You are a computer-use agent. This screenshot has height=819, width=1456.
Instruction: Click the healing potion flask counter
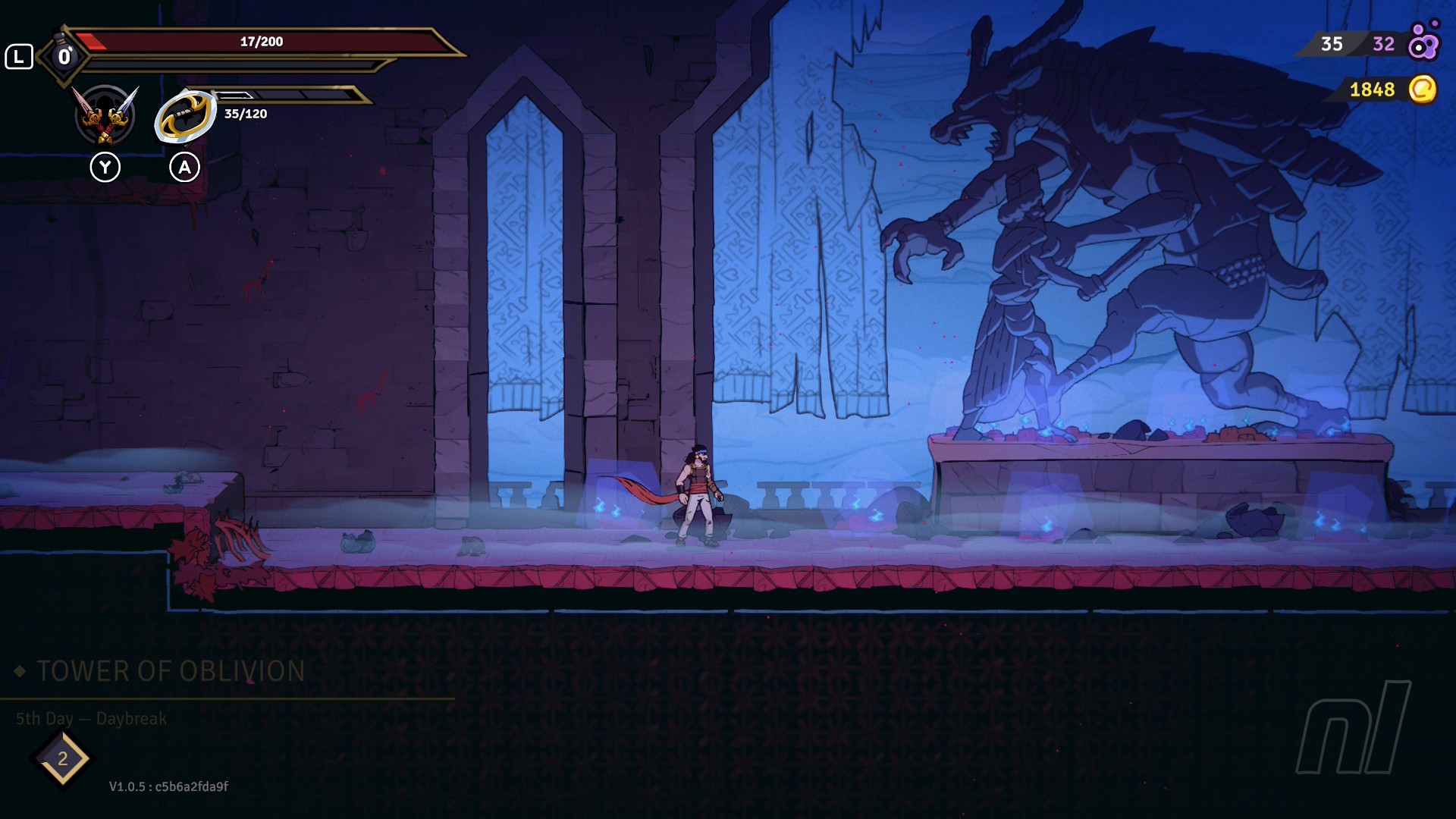click(64, 55)
